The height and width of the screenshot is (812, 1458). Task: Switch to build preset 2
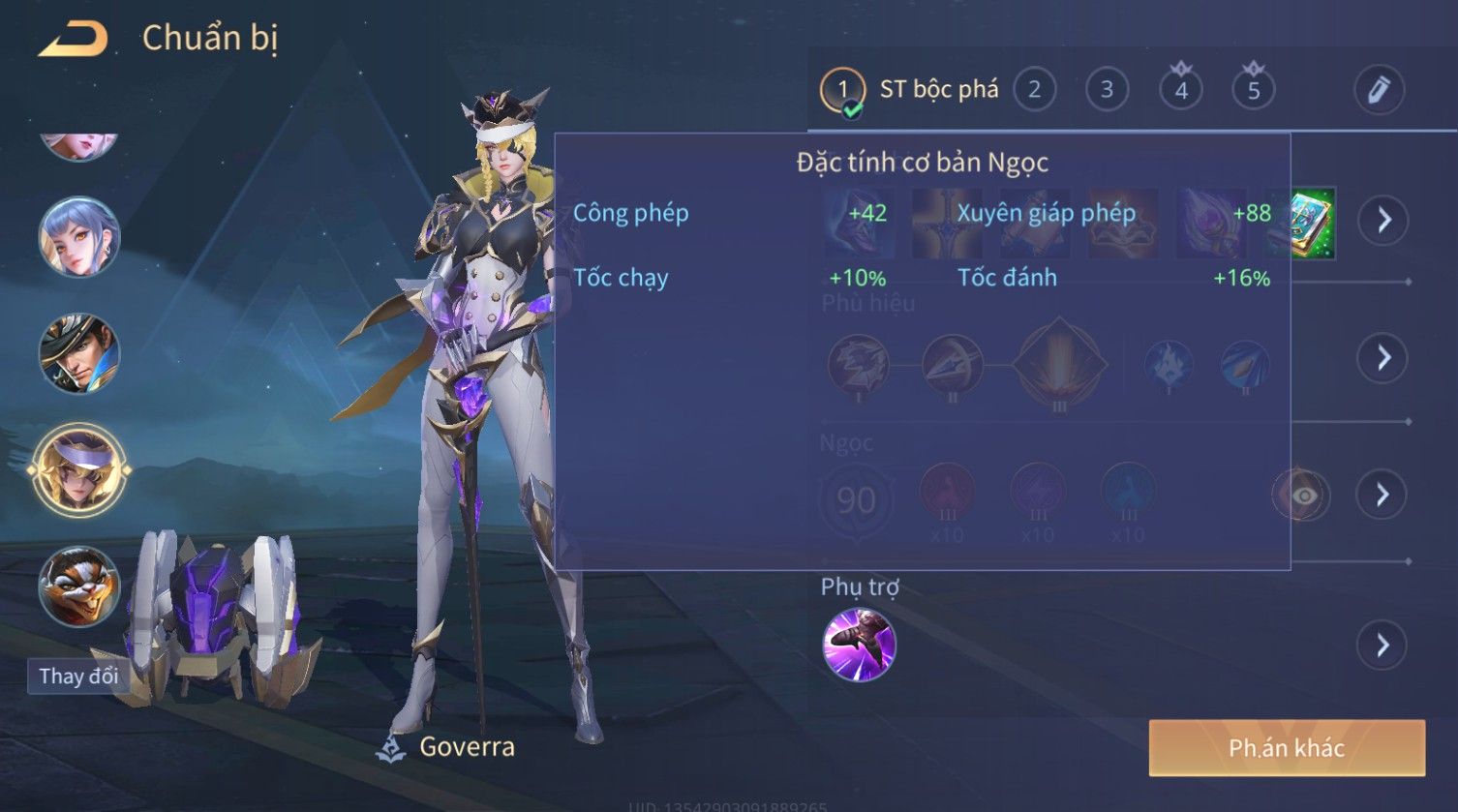coord(1034,90)
